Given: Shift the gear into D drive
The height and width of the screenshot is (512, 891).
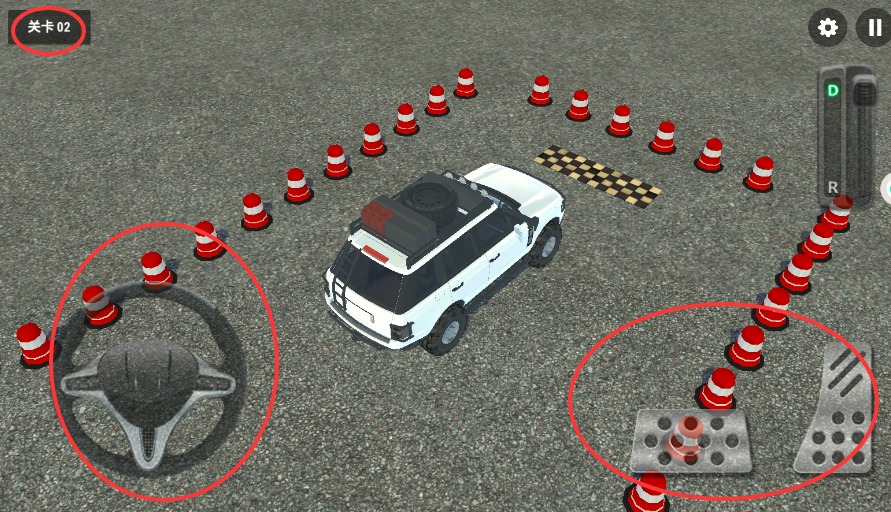Looking at the screenshot, I should click(x=832, y=91).
